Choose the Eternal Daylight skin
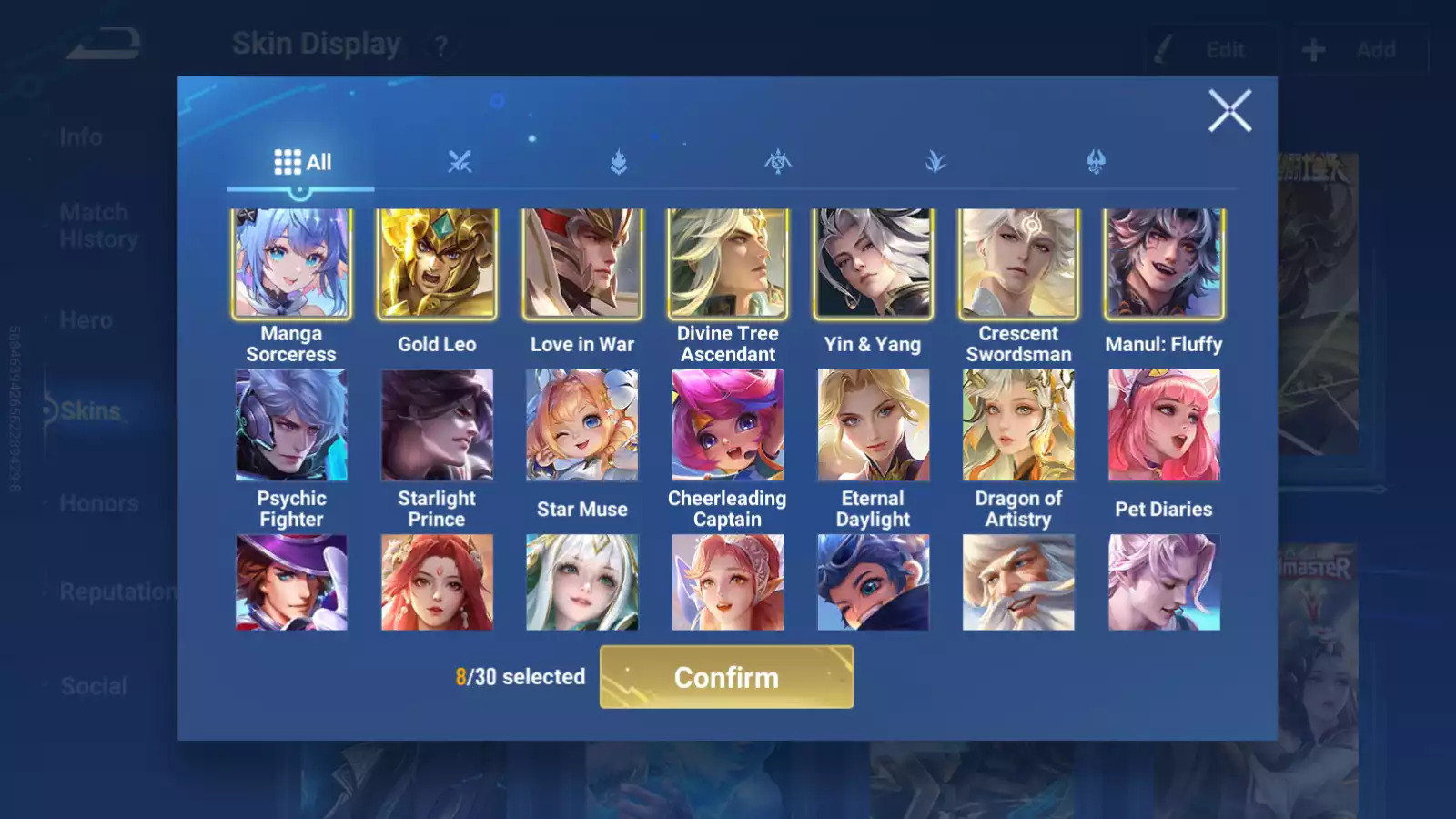The height and width of the screenshot is (819, 1456). tap(873, 425)
